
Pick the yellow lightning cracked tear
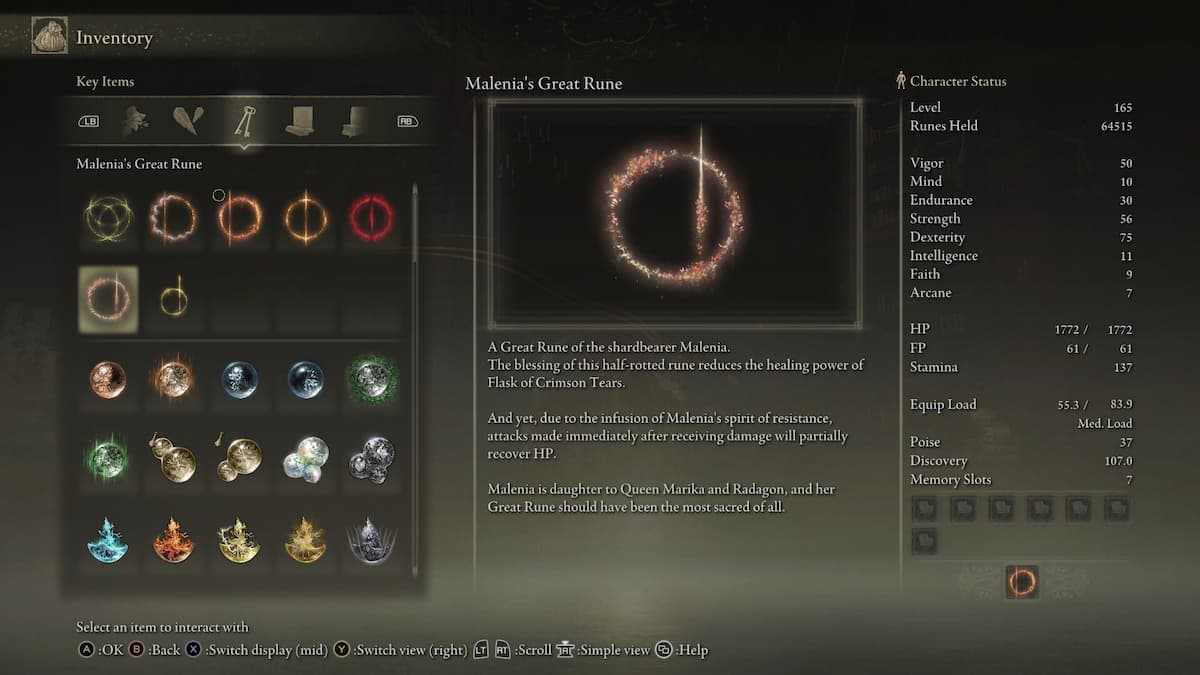click(x=240, y=540)
